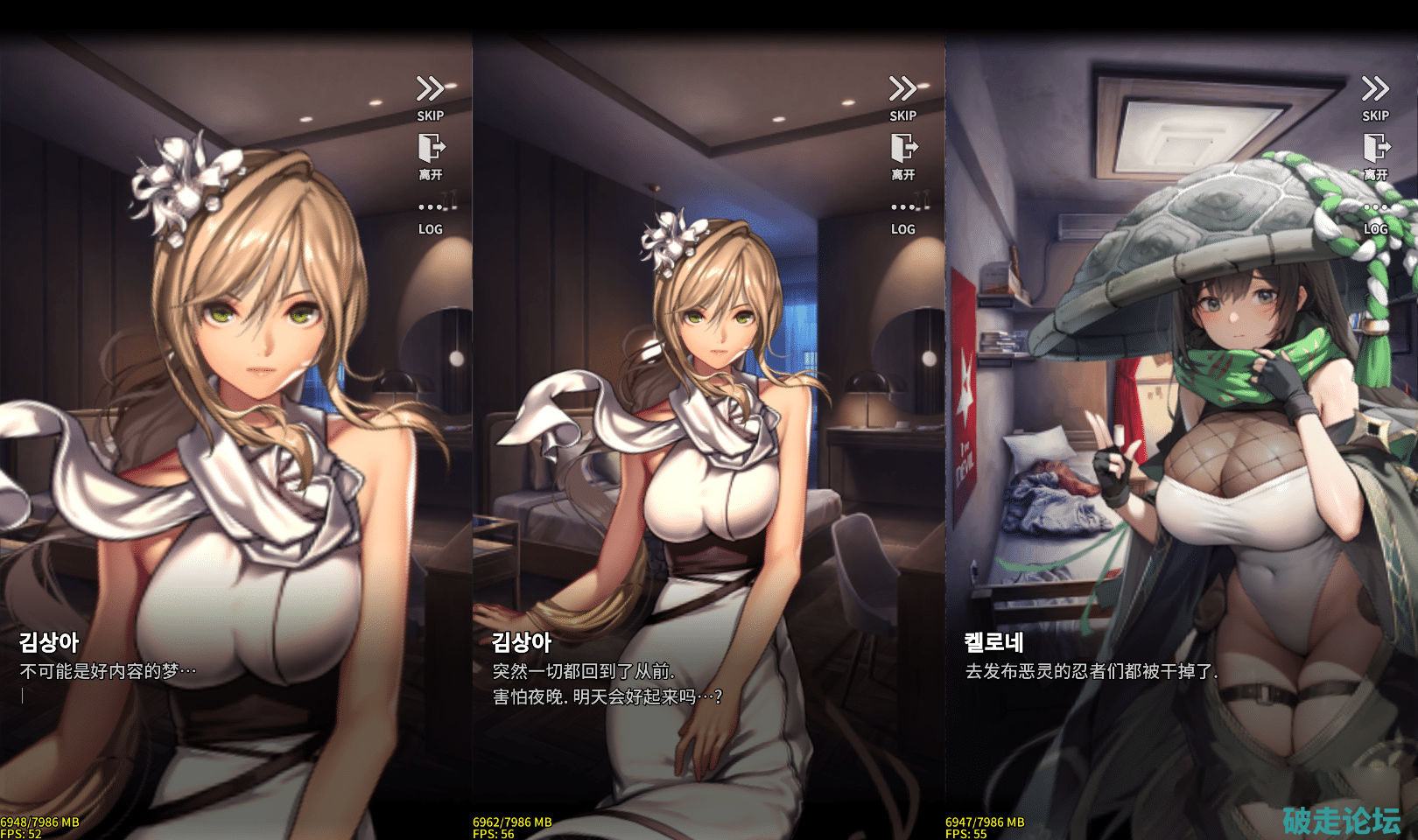Open LOG for the "不可能是好内容的梦" scene
The height and width of the screenshot is (840, 1418).
pyautogui.click(x=430, y=217)
